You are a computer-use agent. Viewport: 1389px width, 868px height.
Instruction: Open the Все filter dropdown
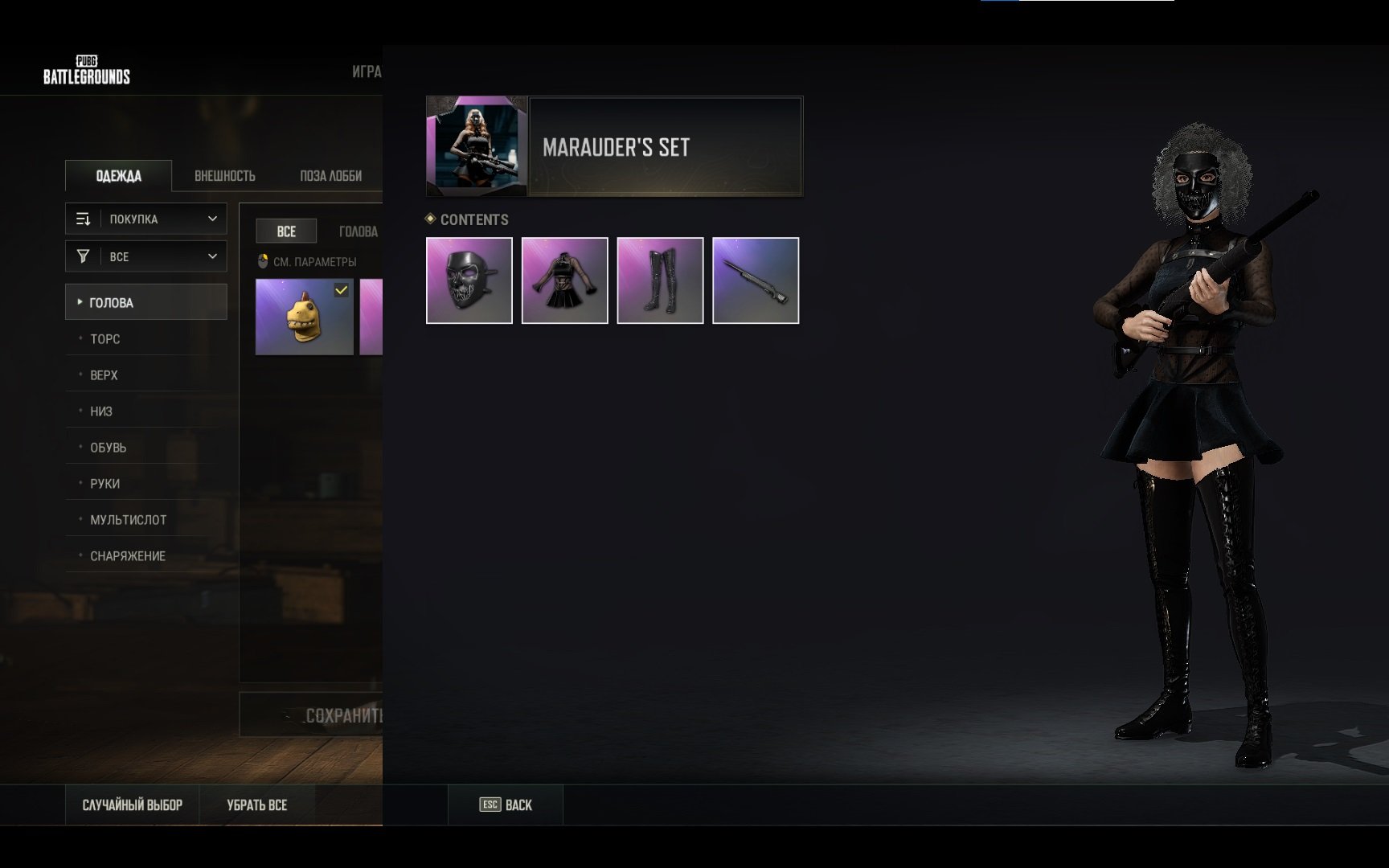click(146, 256)
